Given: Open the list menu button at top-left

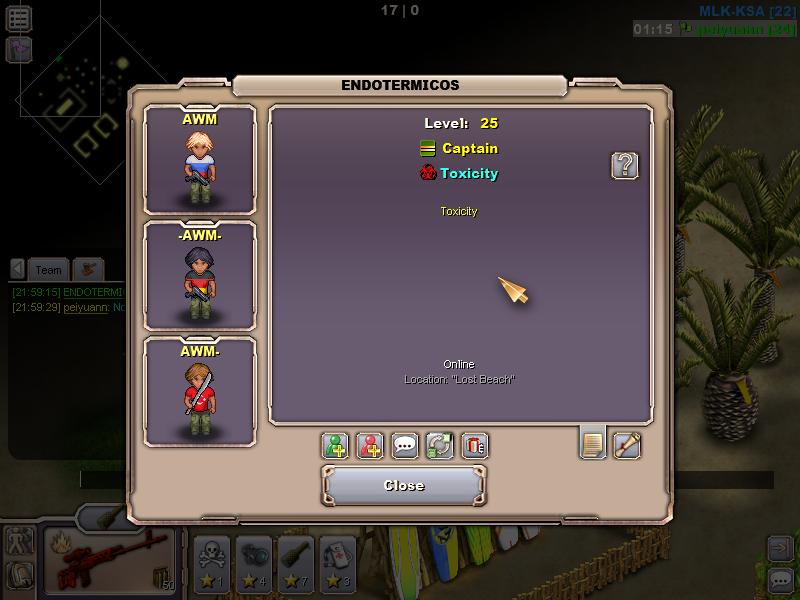Looking at the screenshot, I should coord(18,17).
